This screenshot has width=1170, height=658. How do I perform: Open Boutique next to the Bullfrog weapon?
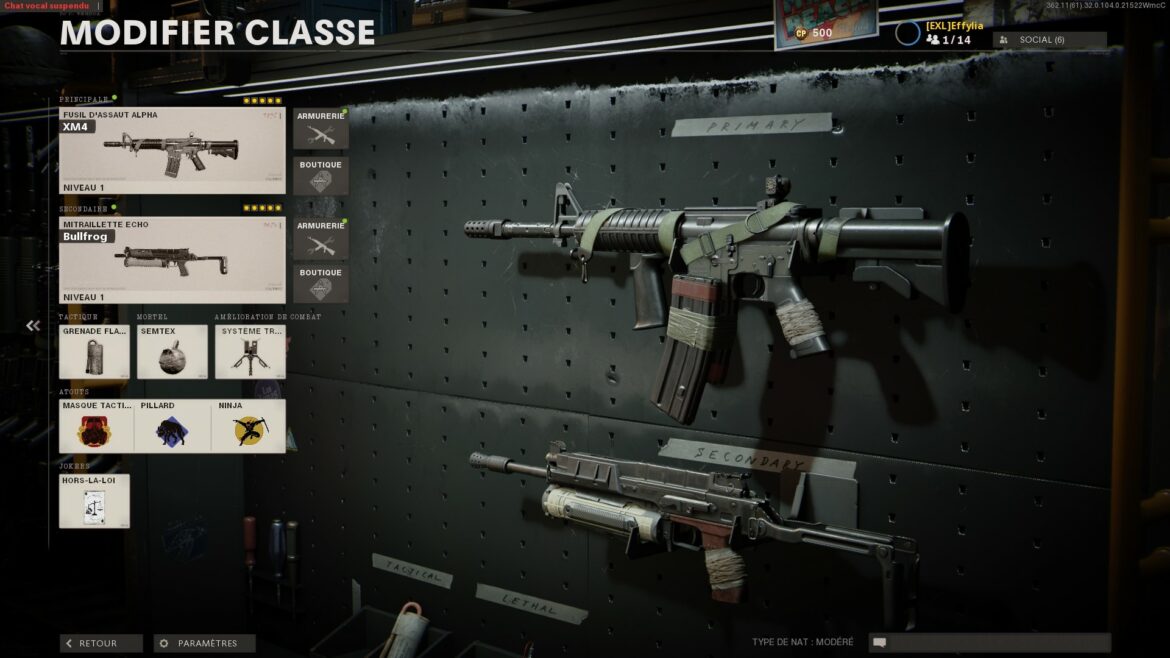pos(320,284)
